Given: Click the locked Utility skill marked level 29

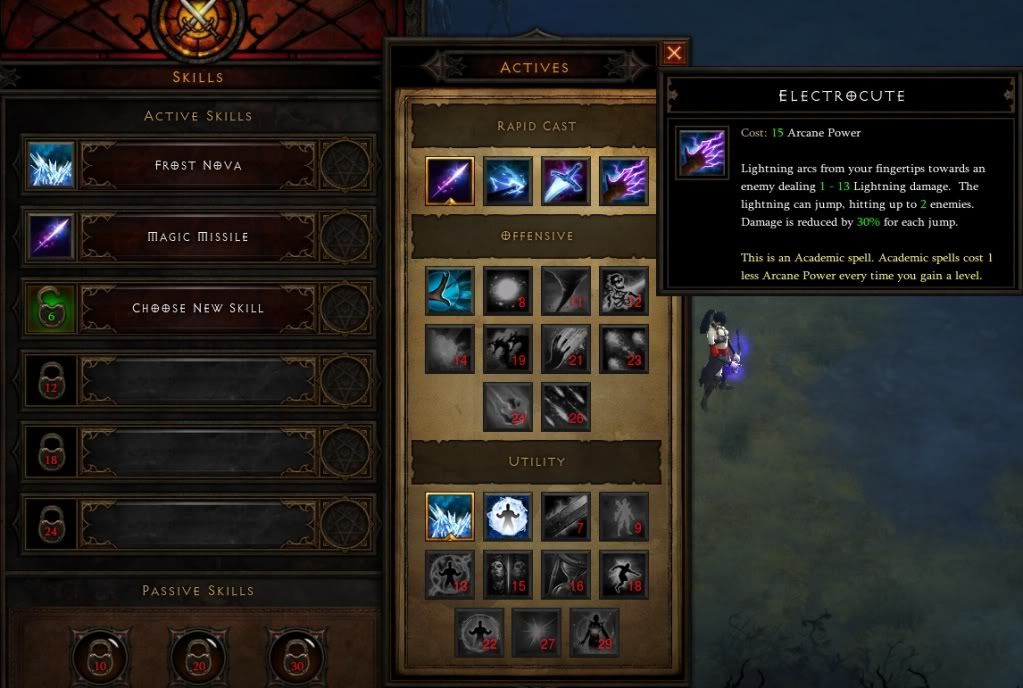Looking at the screenshot, I should [594, 633].
